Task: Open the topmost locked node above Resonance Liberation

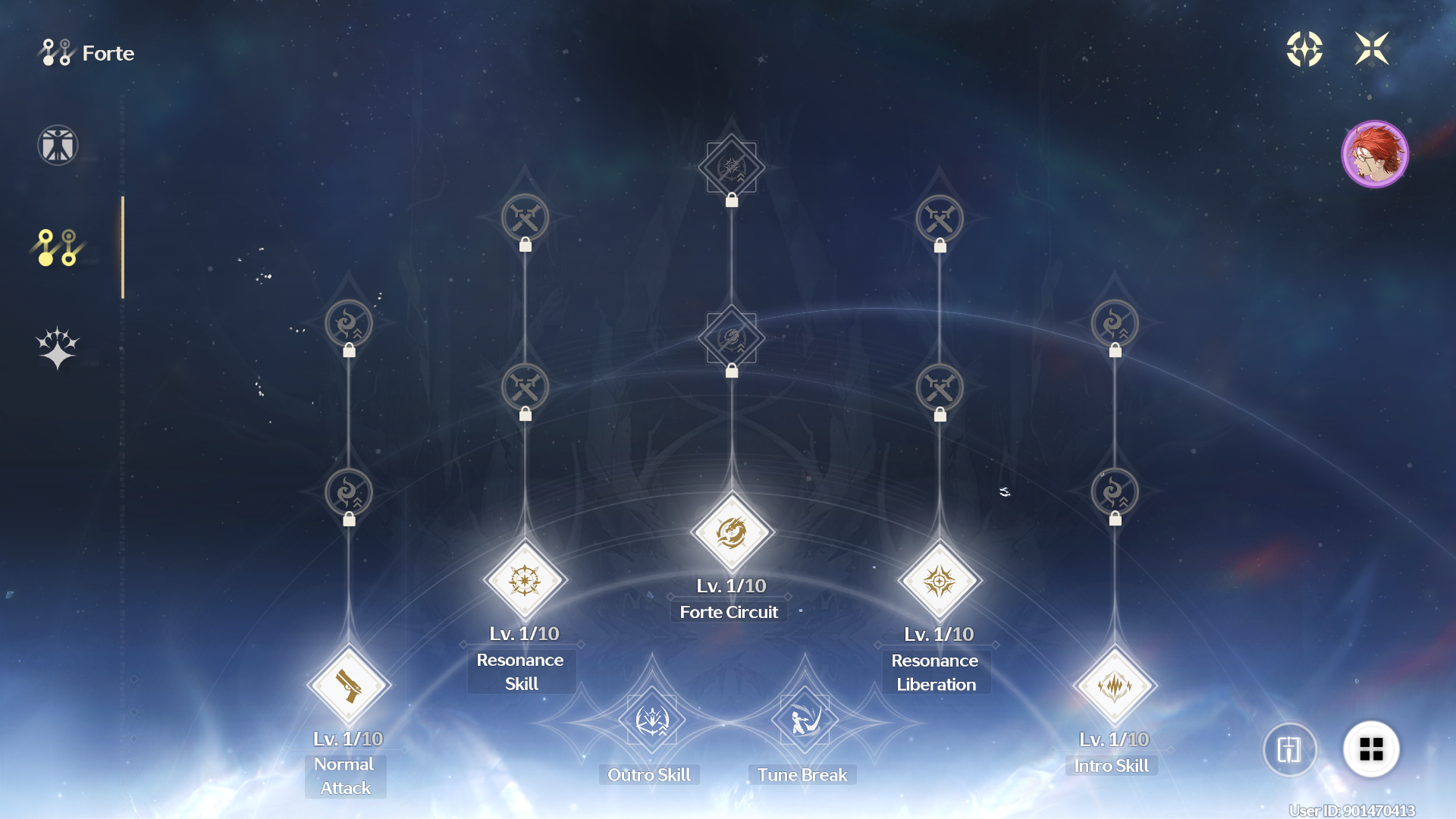Action: (x=939, y=218)
